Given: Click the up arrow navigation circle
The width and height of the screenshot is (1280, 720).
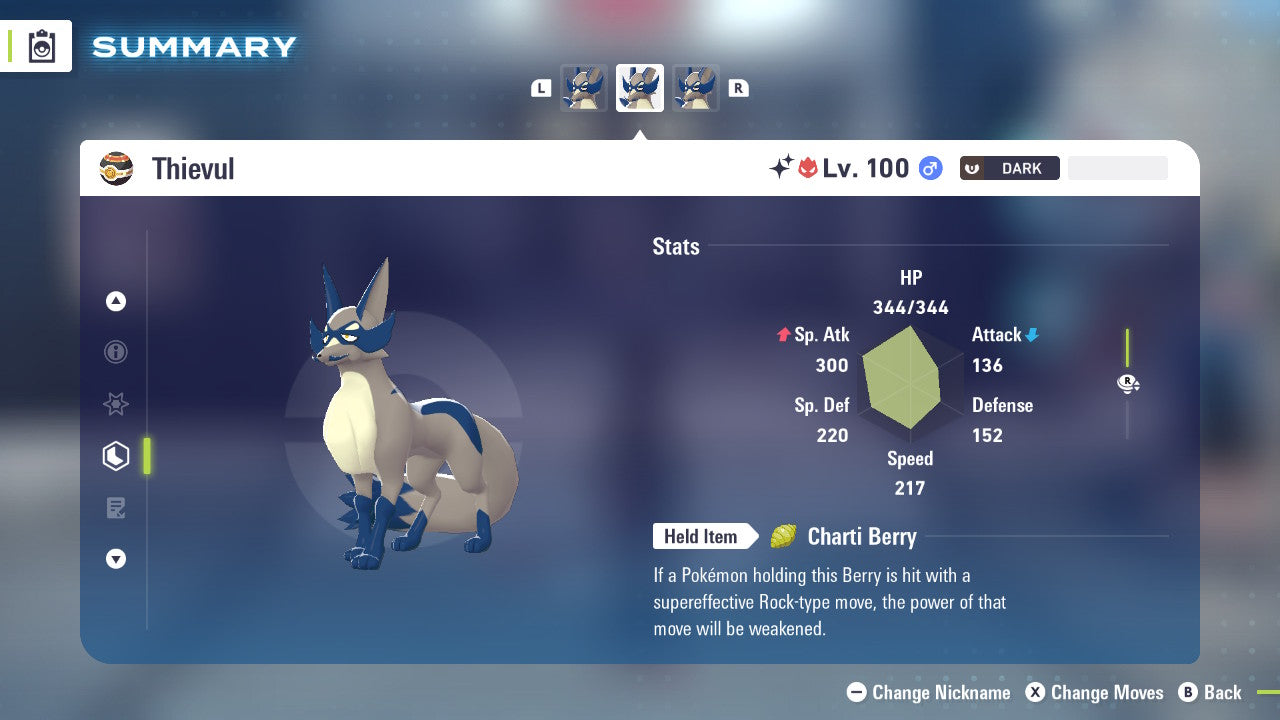Looking at the screenshot, I should tap(116, 301).
